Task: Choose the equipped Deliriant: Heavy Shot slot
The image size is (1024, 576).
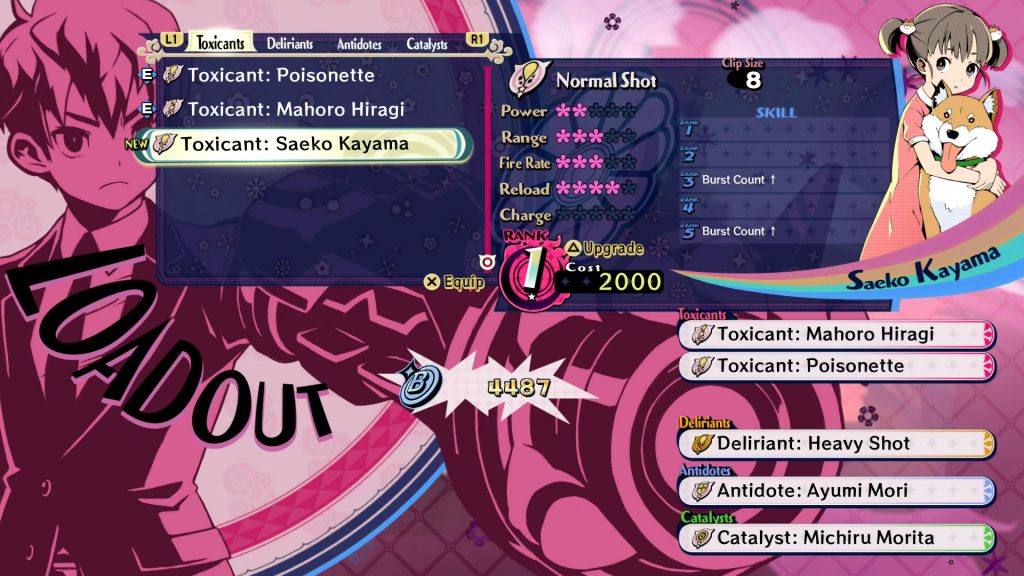Action: [836, 443]
